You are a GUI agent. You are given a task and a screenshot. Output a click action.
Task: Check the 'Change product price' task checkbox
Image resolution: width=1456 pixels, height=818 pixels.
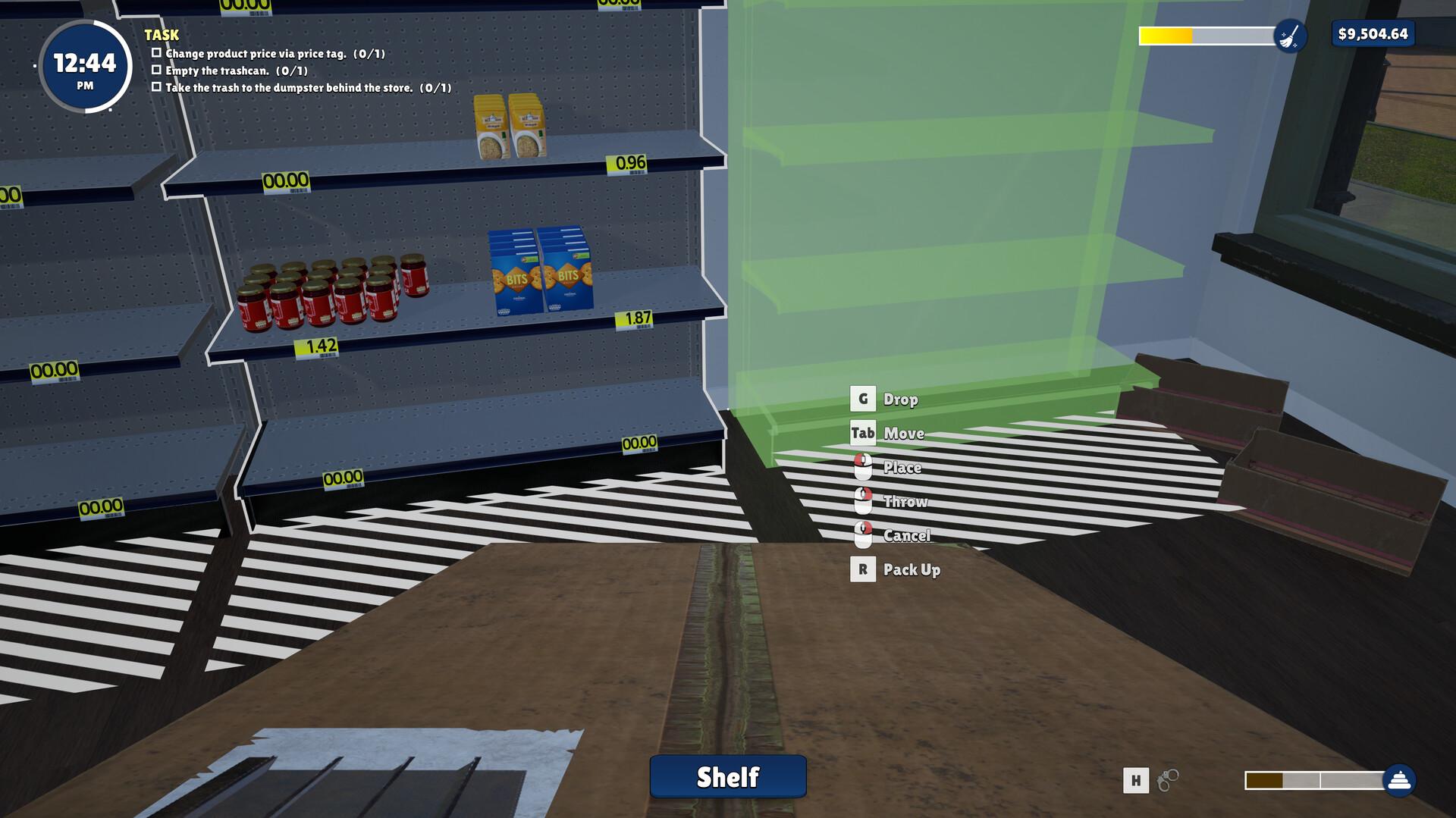click(156, 53)
